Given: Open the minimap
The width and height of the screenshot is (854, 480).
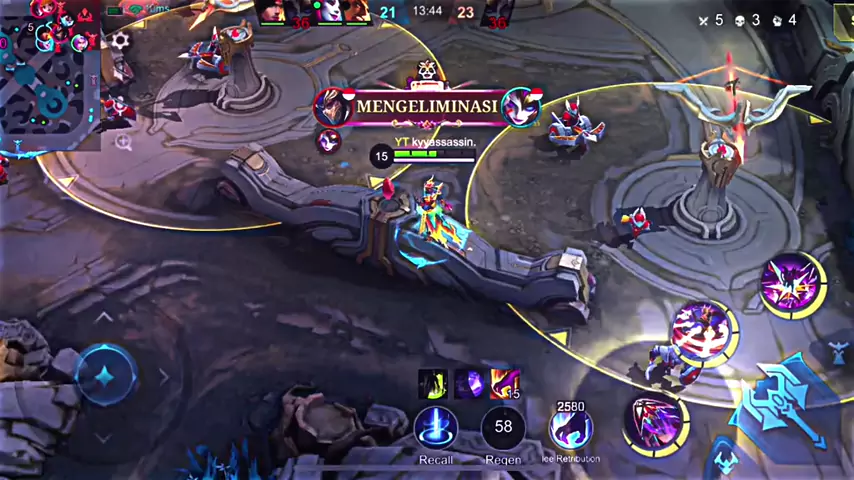Looking at the screenshot, I should (x=50, y=75).
